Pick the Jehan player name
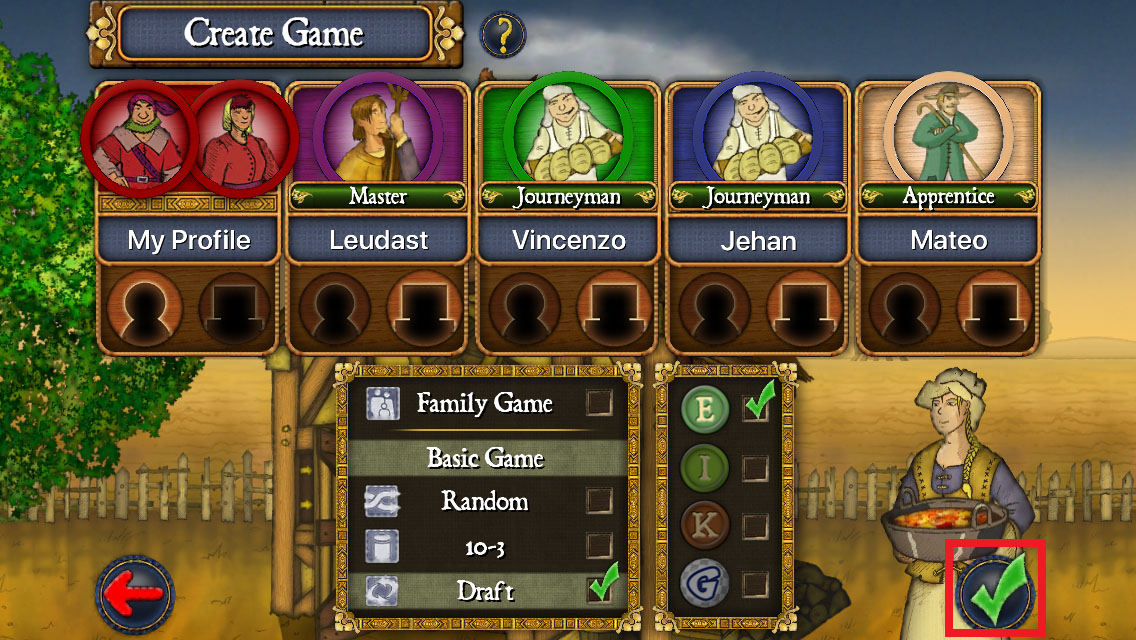 click(757, 240)
